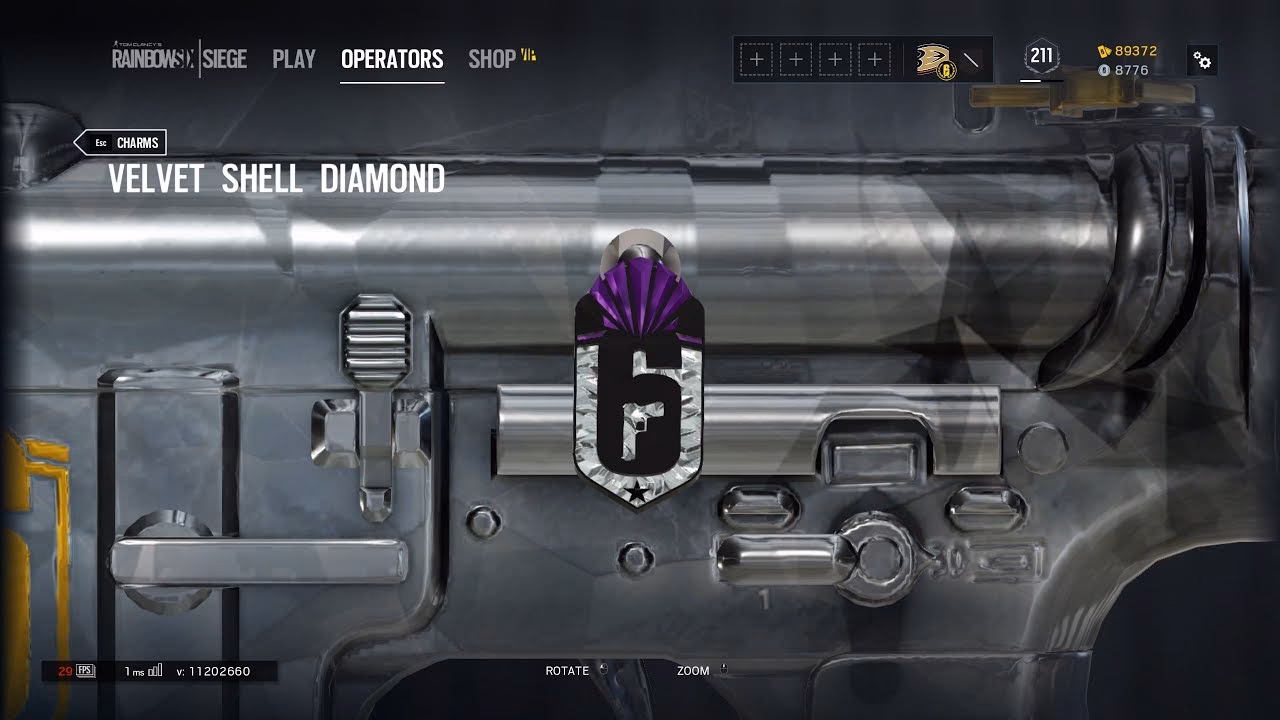The height and width of the screenshot is (720, 1280).
Task: Click the SHOP sale icon
Action: (529, 56)
